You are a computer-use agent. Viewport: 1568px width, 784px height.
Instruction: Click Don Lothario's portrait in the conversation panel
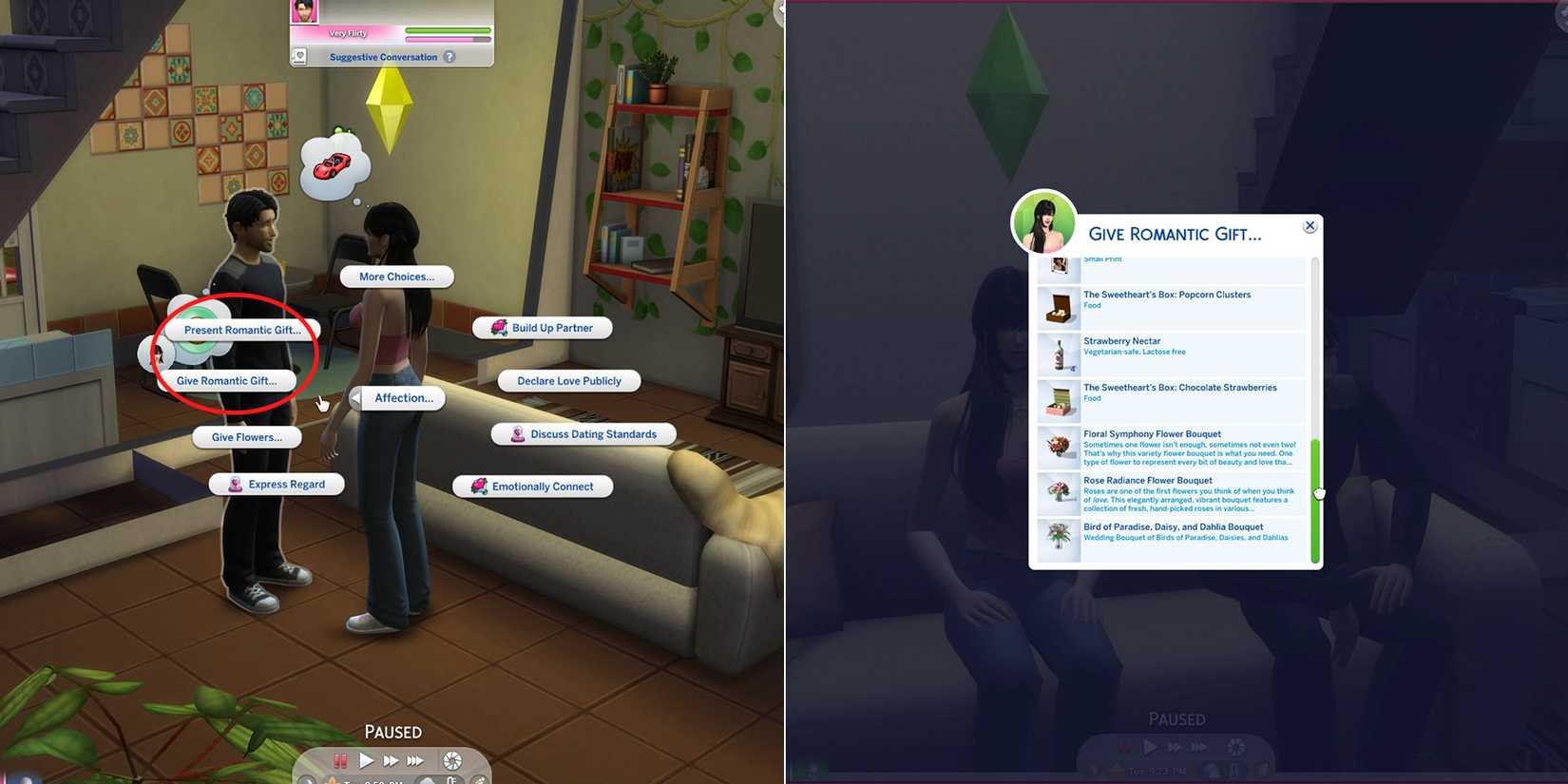pyautogui.click(x=303, y=11)
